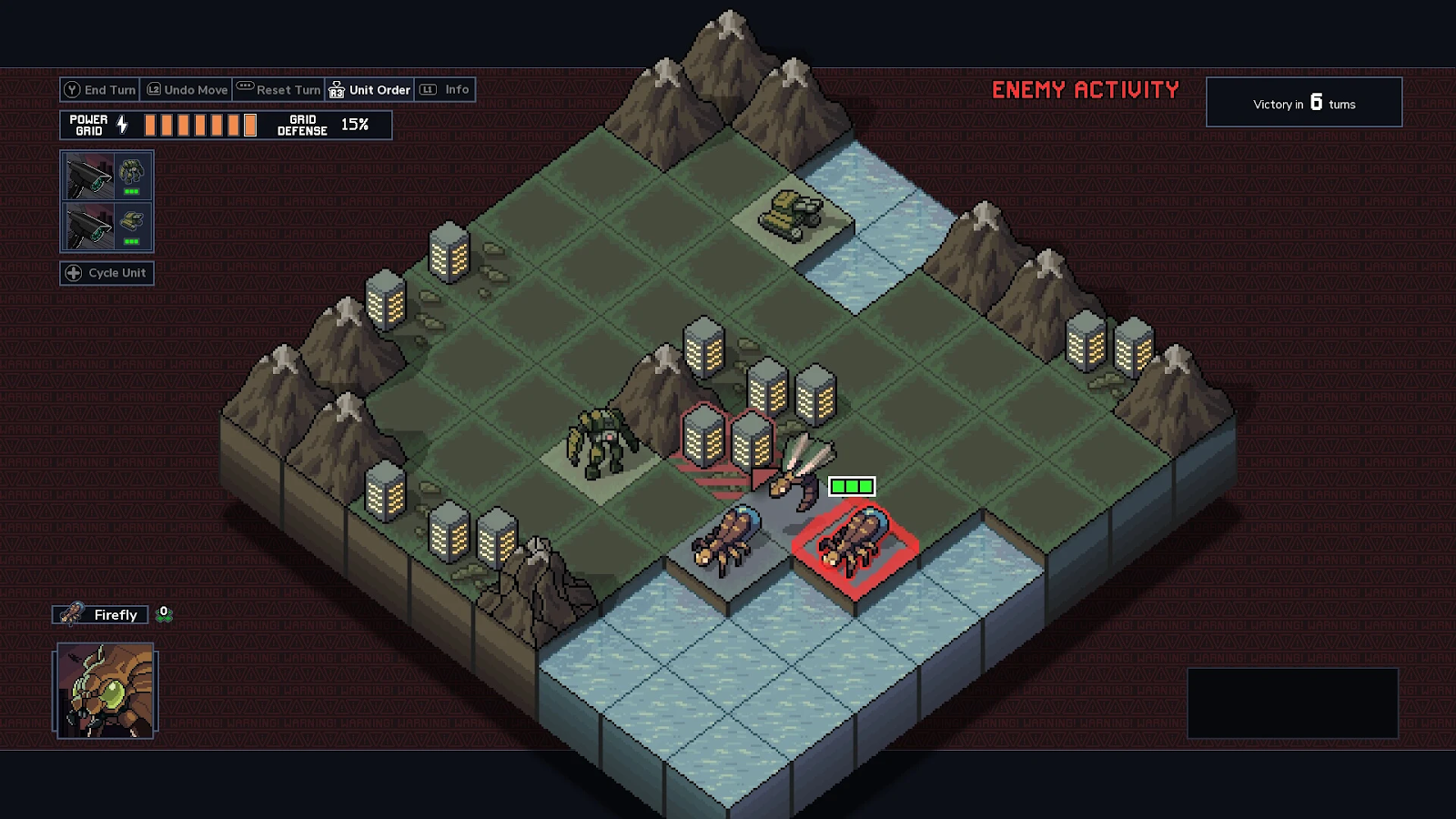Select the walking mech unit card
Screen dimensions: 1456x819
[x=106, y=177]
